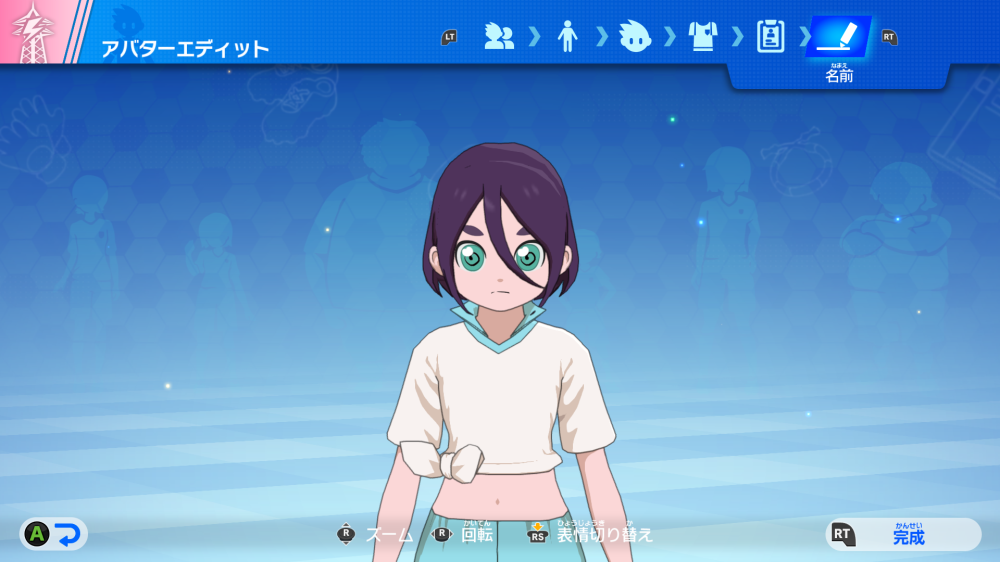Switch to the body figure step
This screenshot has height=562, width=1000.
[x=567, y=37]
